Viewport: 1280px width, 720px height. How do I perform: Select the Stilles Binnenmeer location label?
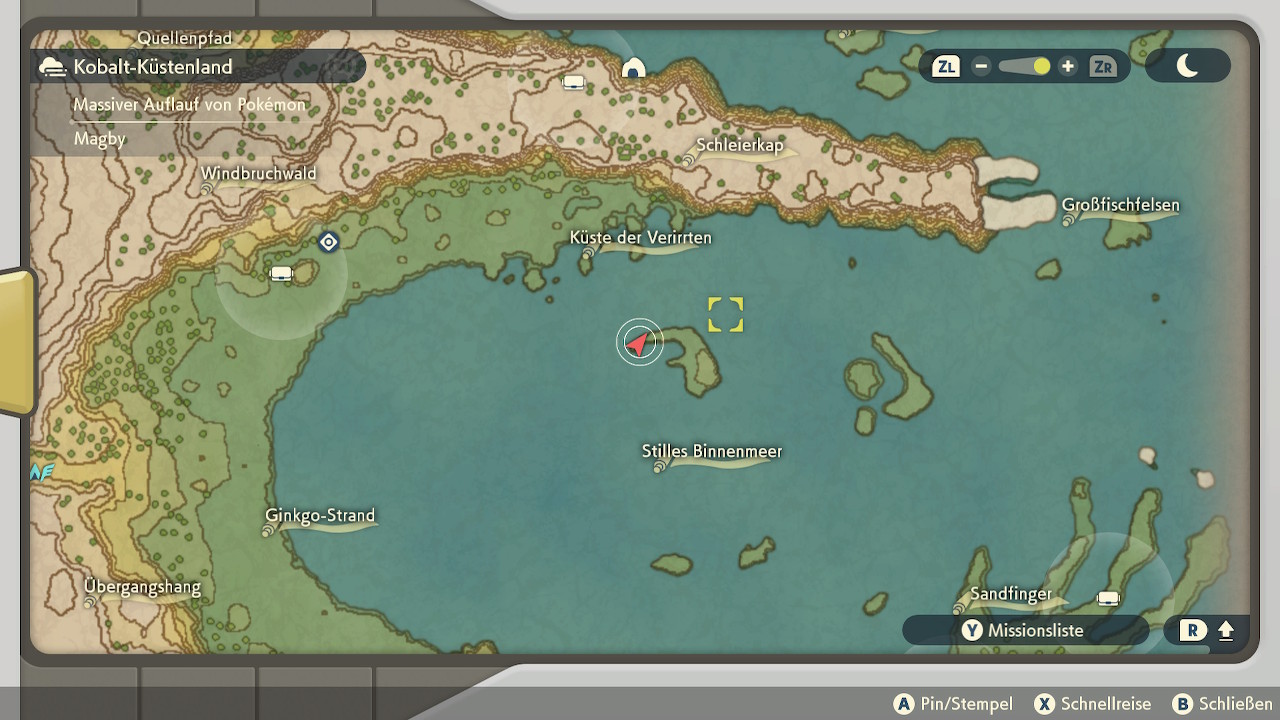[x=712, y=452]
